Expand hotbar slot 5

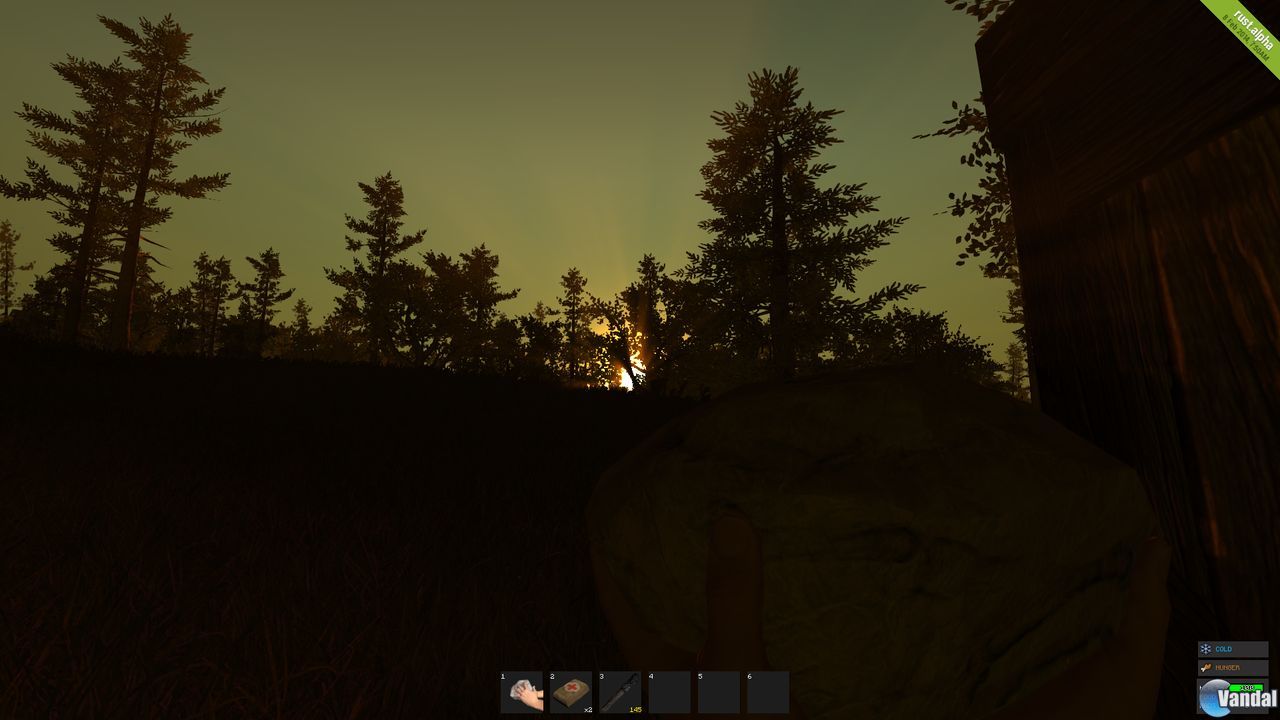pos(717,692)
